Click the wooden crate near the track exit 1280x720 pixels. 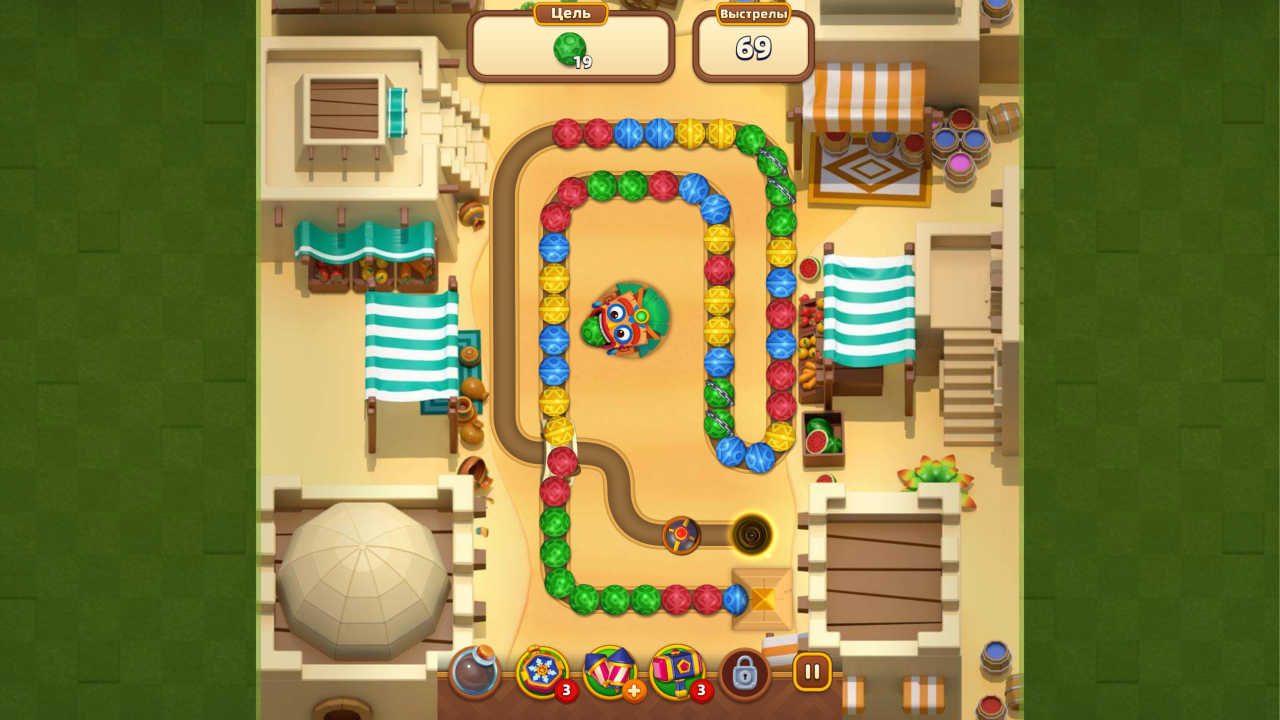point(761,598)
